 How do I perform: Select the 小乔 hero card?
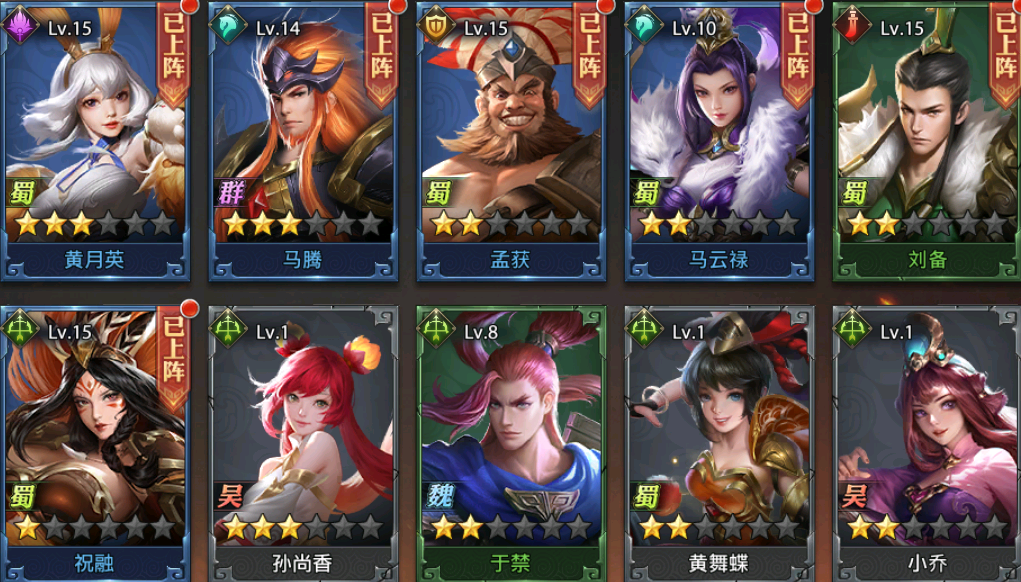[x=926, y=440]
